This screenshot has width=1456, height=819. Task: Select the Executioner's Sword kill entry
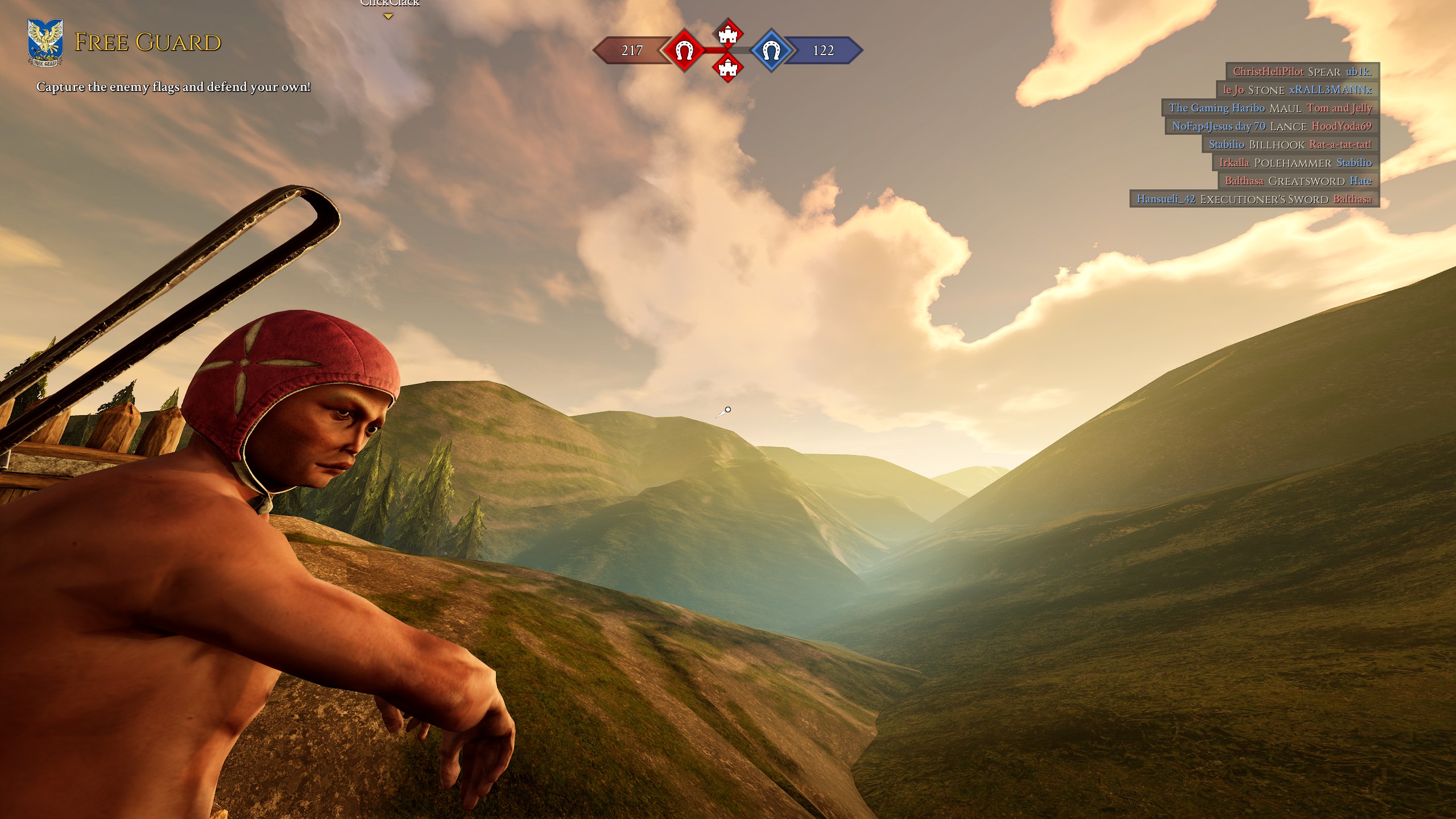pyautogui.click(x=1254, y=199)
